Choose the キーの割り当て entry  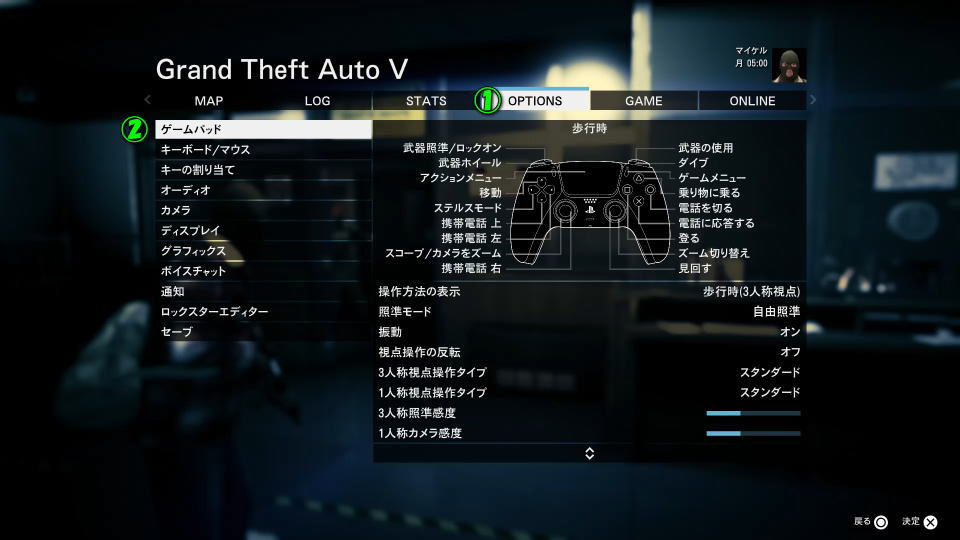coord(263,170)
